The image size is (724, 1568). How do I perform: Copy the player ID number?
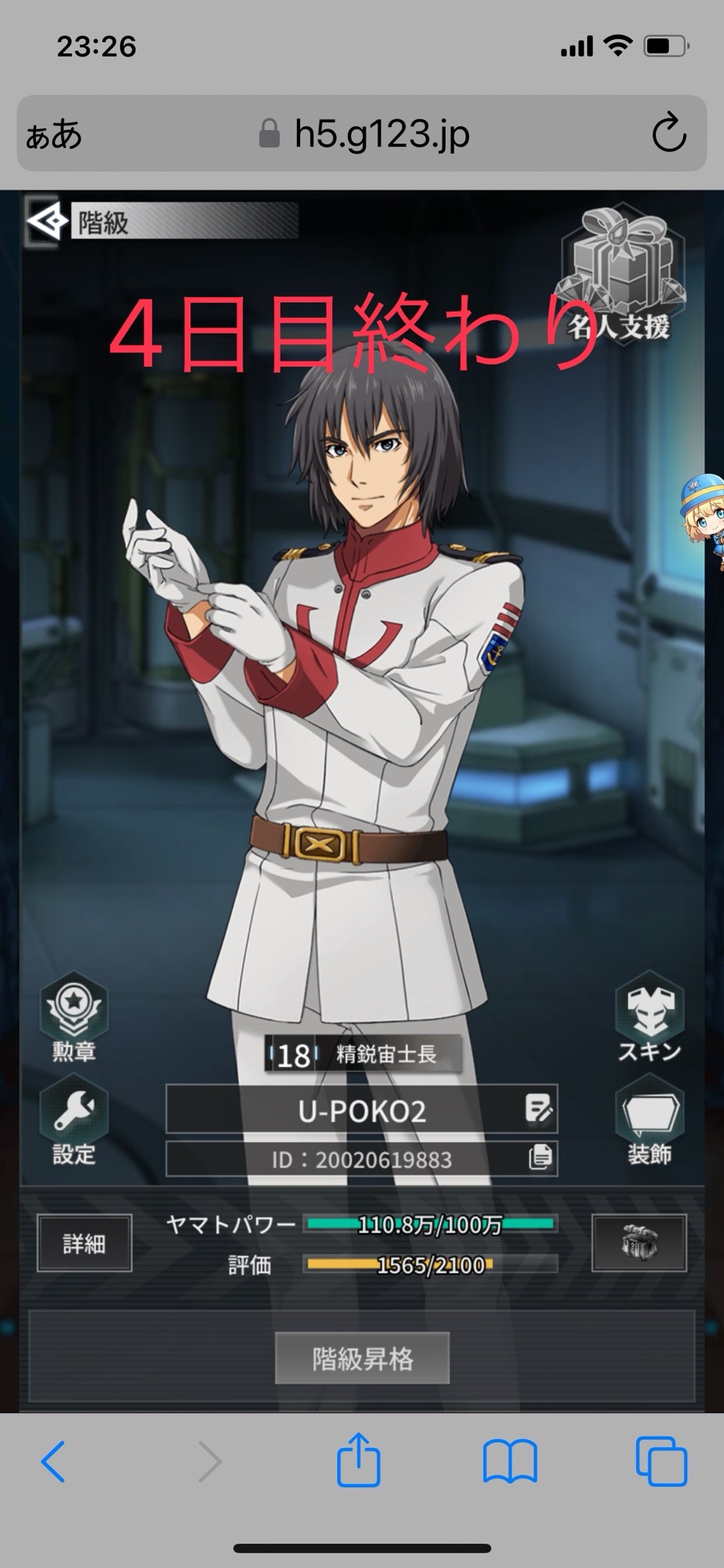[540, 1158]
